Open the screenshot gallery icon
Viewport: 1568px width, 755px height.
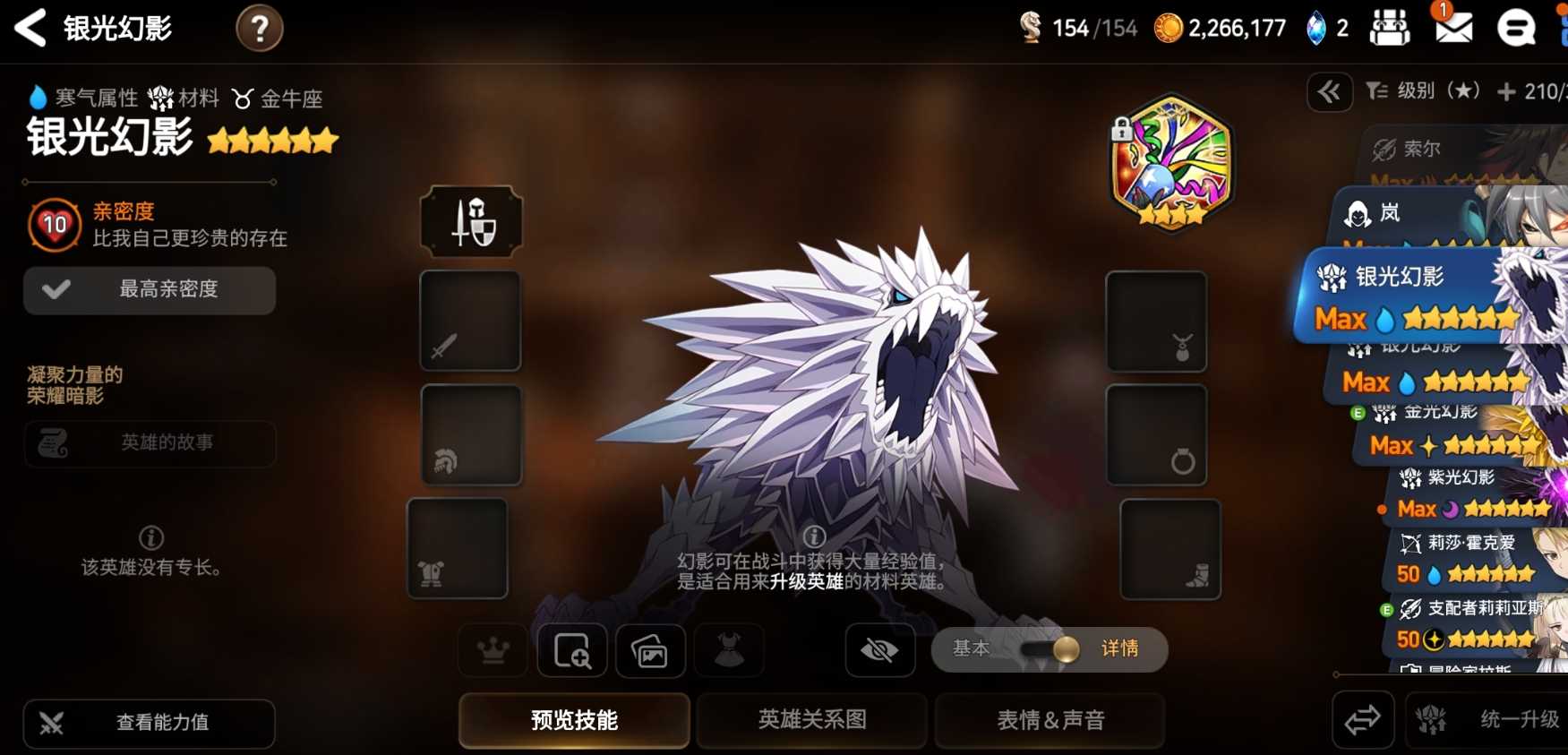click(651, 651)
